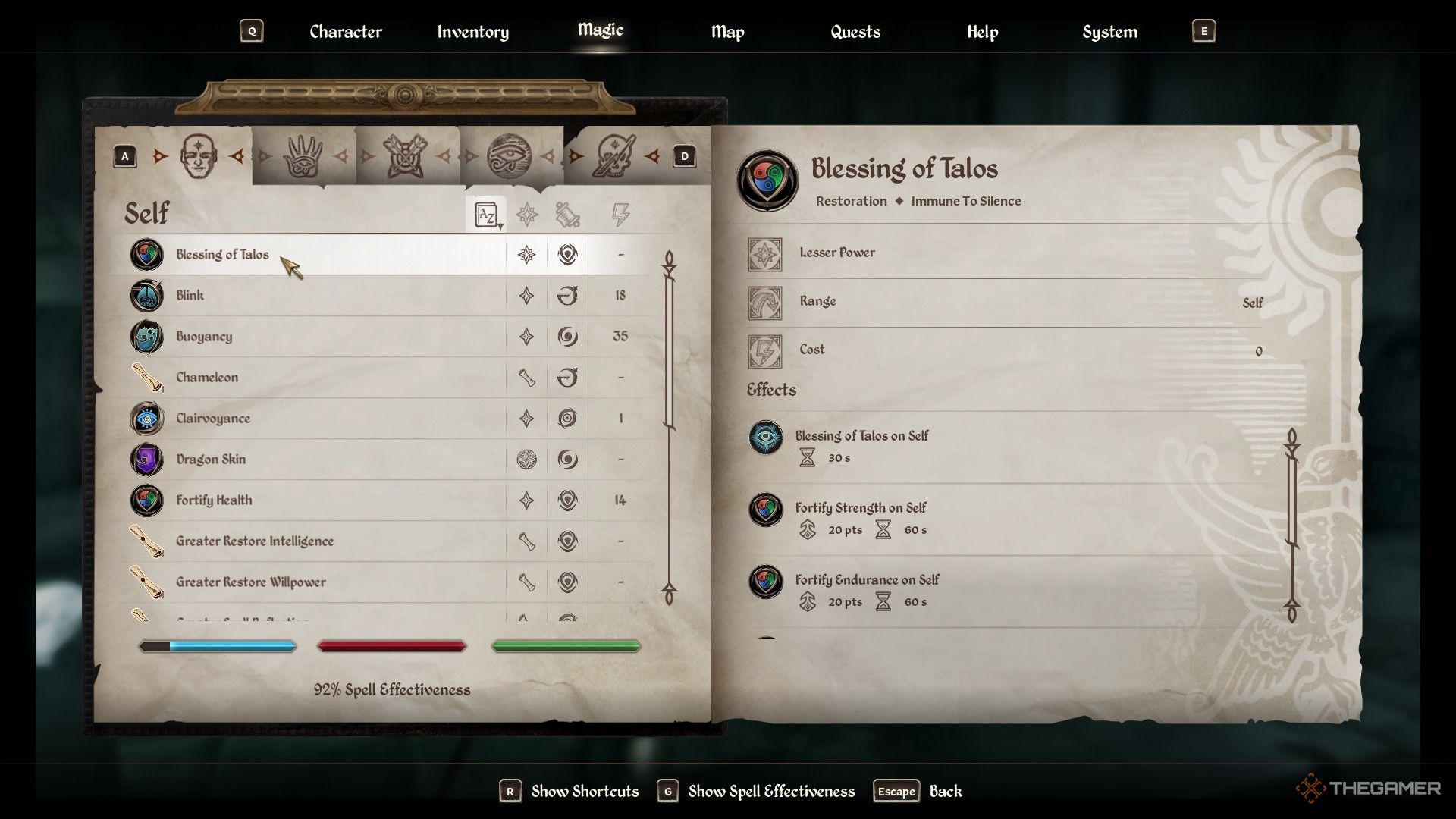Select the star sort icon

(526, 214)
